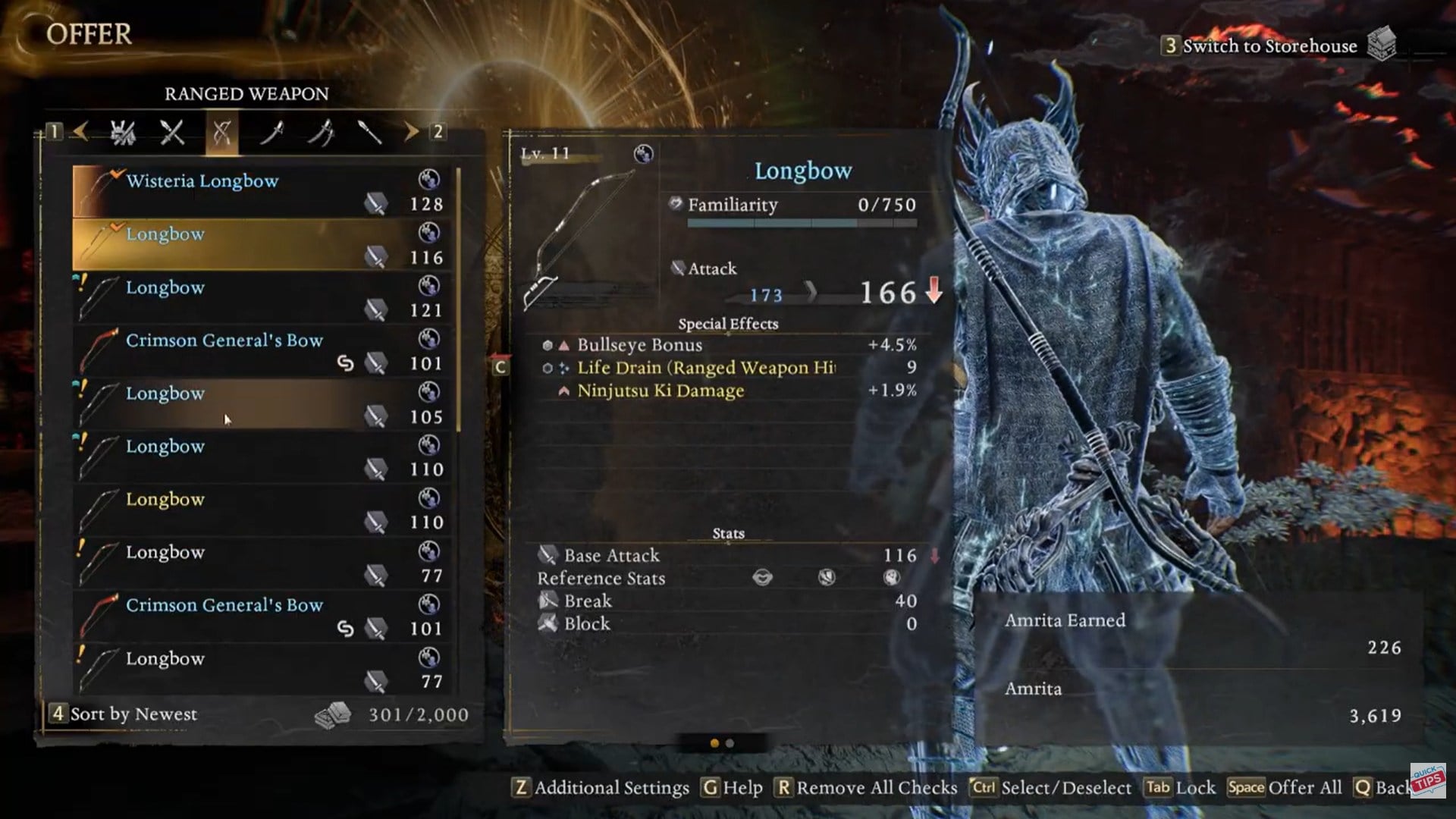Select the crossed swords weapon category icon
The width and height of the screenshot is (1456, 819).
click(x=171, y=133)
